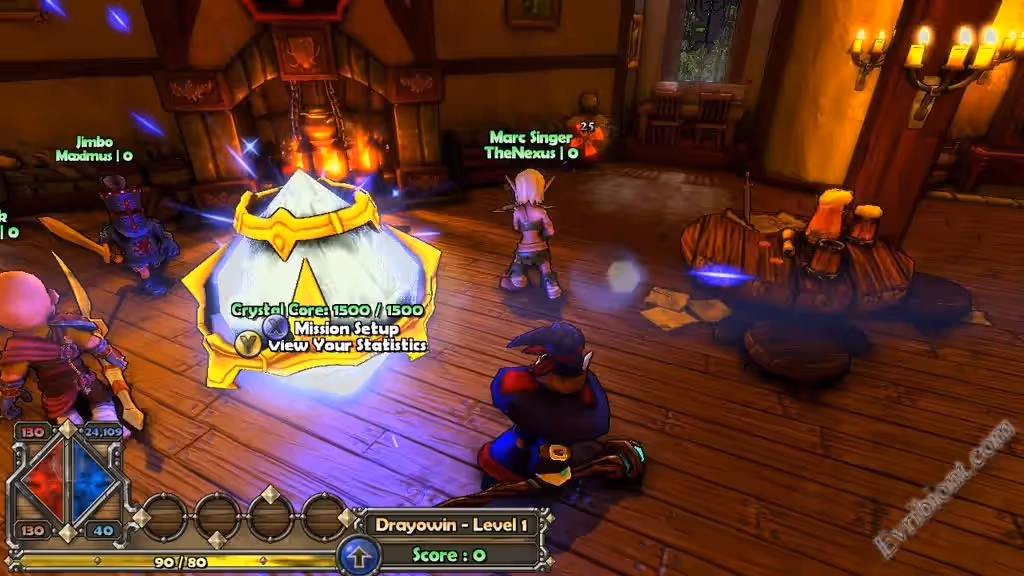Click the blue level-up arrow icon
The image size is (1024, 576).
pos(358,555)
